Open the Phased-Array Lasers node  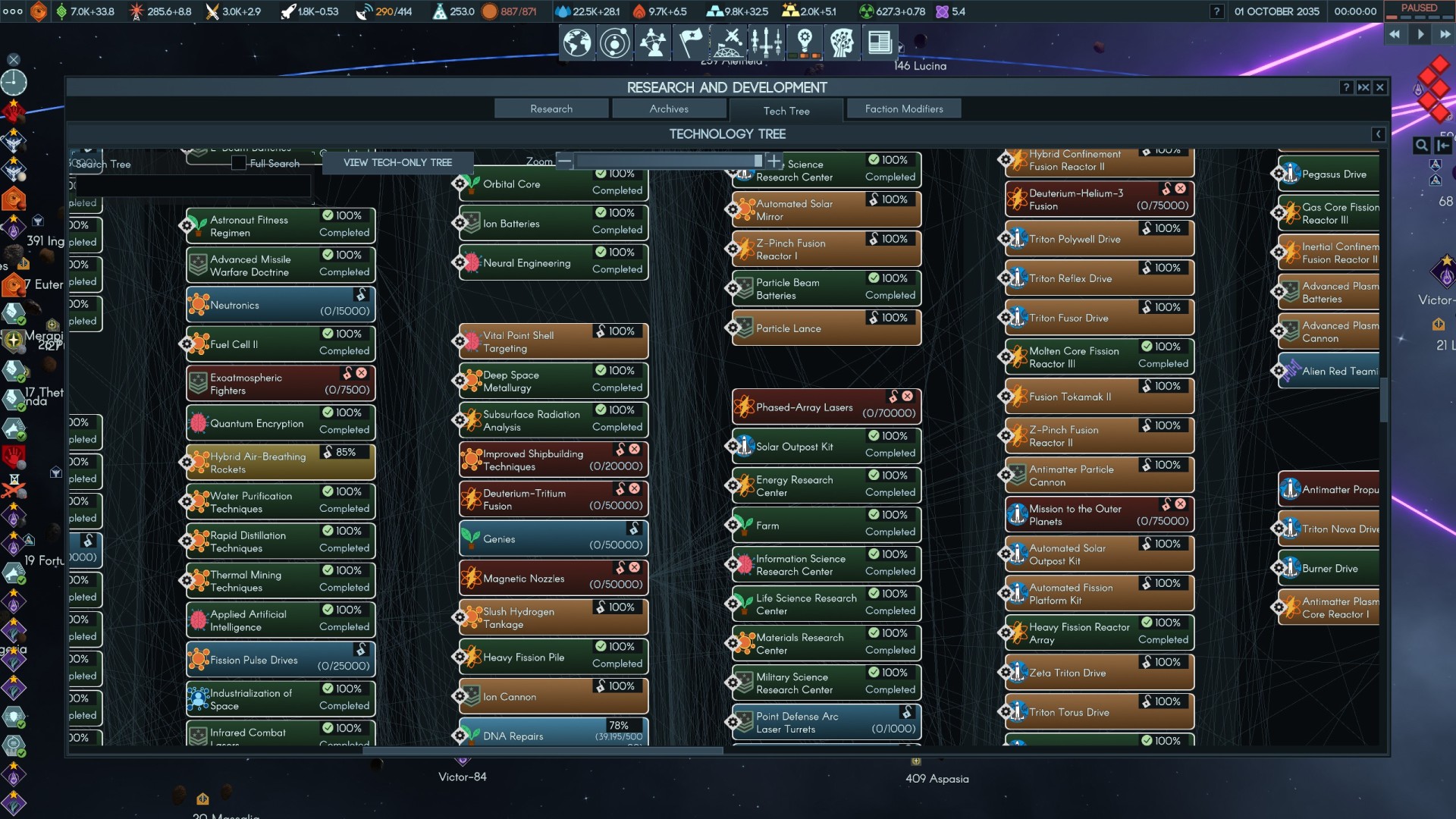pos(827,407)
